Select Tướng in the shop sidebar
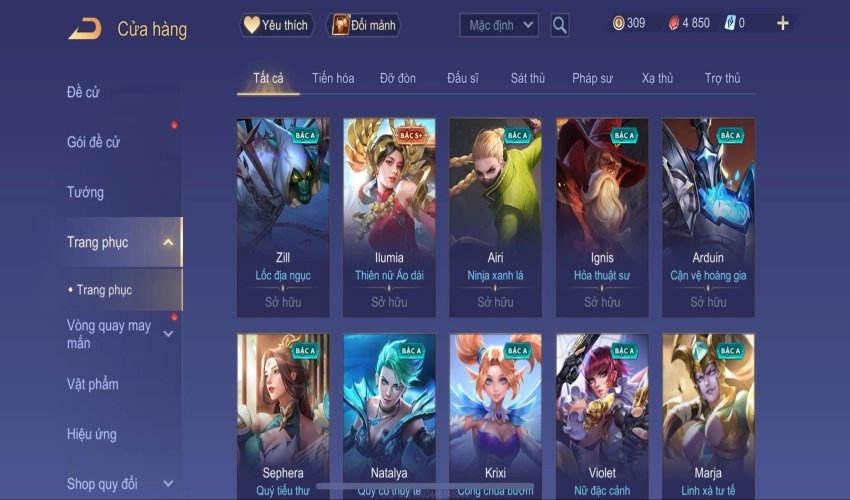This screenshot has width=850, height=500. (85, 192)
